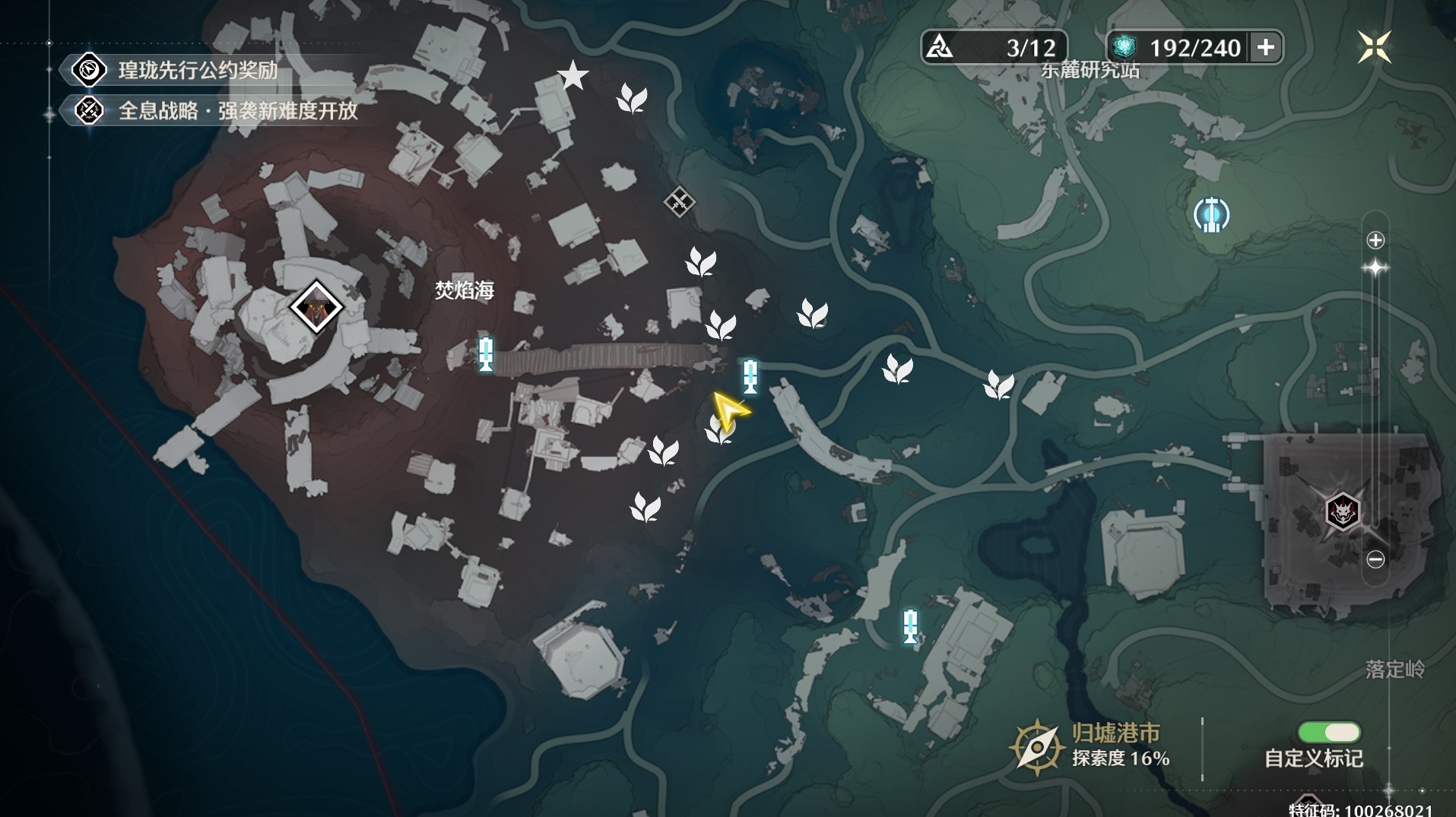Select the hexagon demon-face boss marker
Viewport: 1456px width, 817px height.
pyautogui.click(x=1342, y=511)
